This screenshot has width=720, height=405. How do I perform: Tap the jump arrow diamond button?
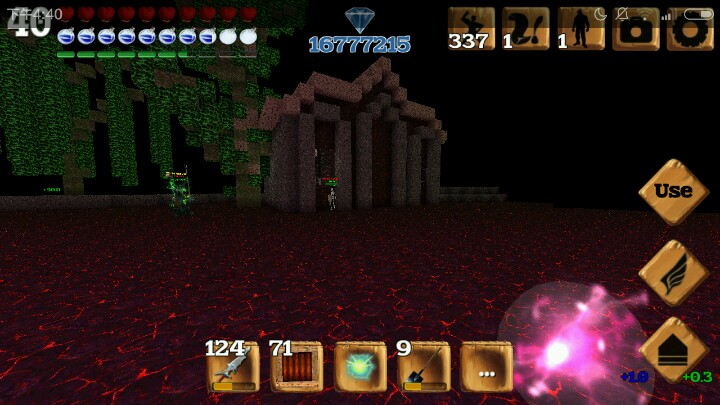coord(673,350)
